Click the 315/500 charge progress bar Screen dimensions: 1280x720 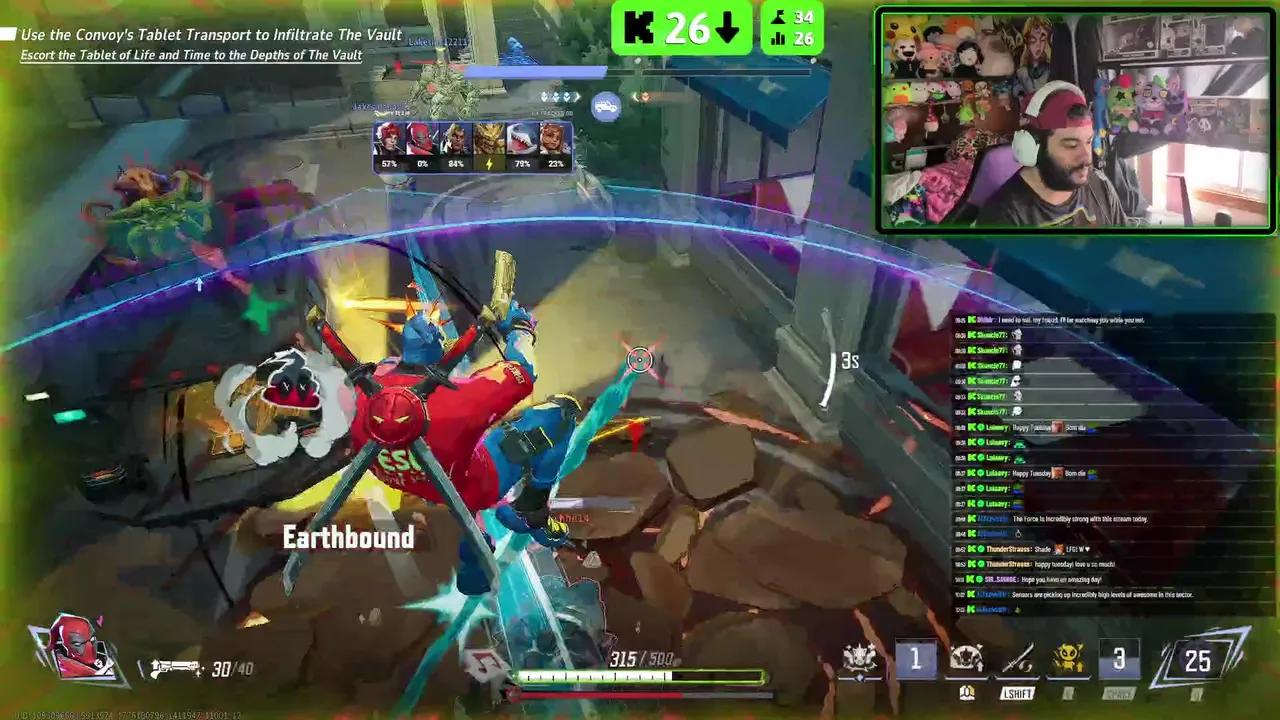640,677
